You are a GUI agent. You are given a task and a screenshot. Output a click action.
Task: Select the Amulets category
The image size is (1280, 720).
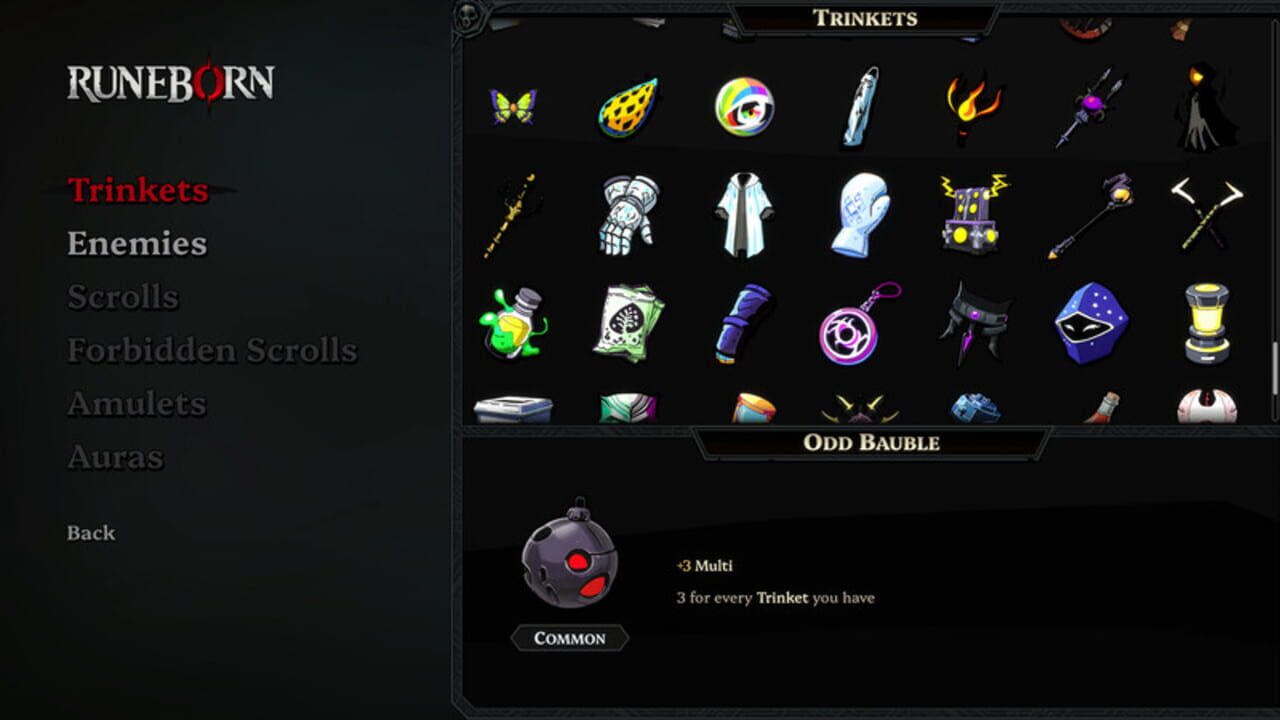point(136,404)
